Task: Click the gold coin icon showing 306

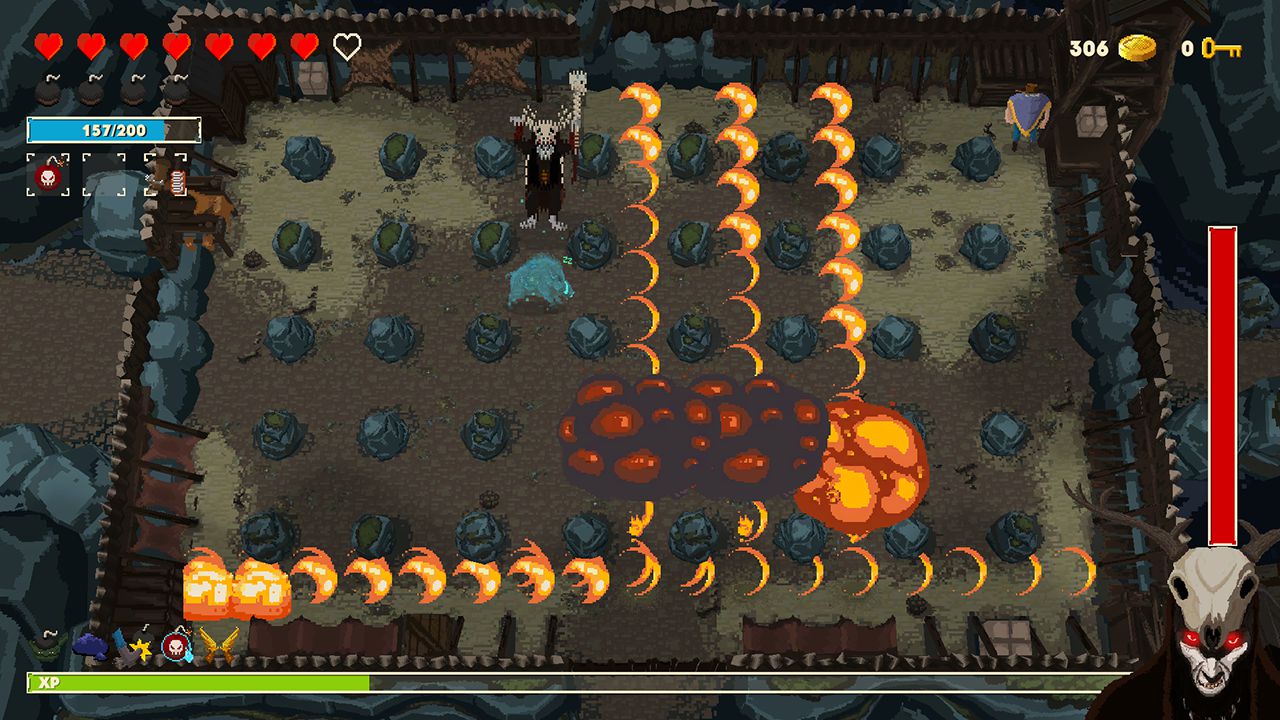Action: [x=1140, y=46]
